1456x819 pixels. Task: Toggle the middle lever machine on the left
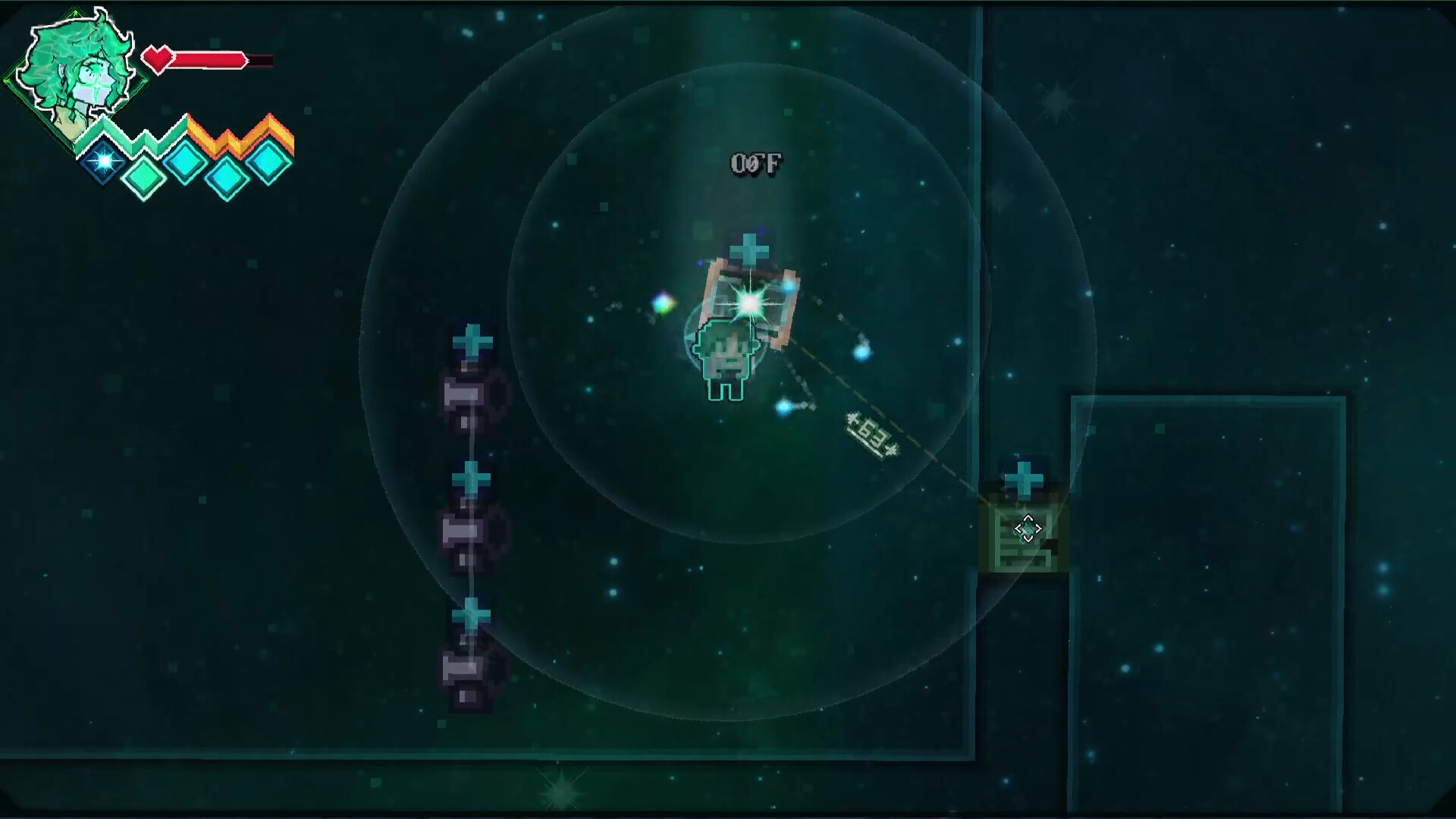[x=470, y=531]
